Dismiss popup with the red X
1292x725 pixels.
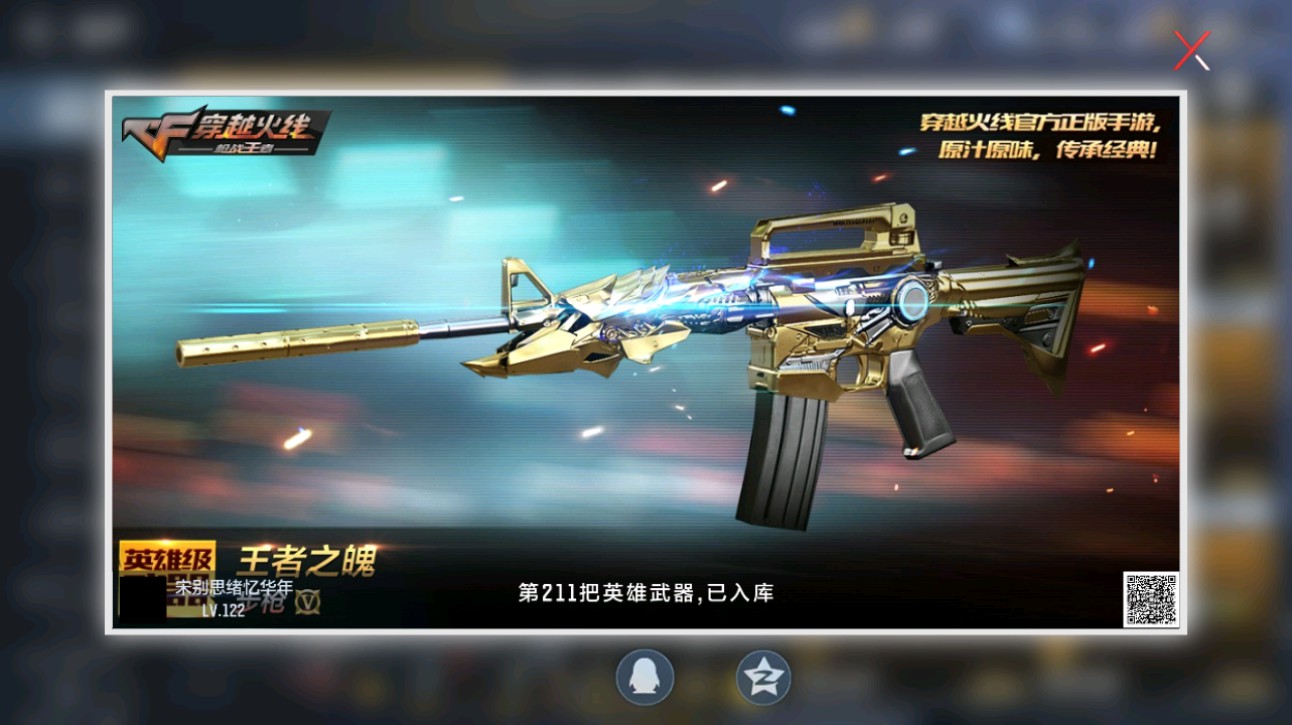click(x=1190, y=50)
